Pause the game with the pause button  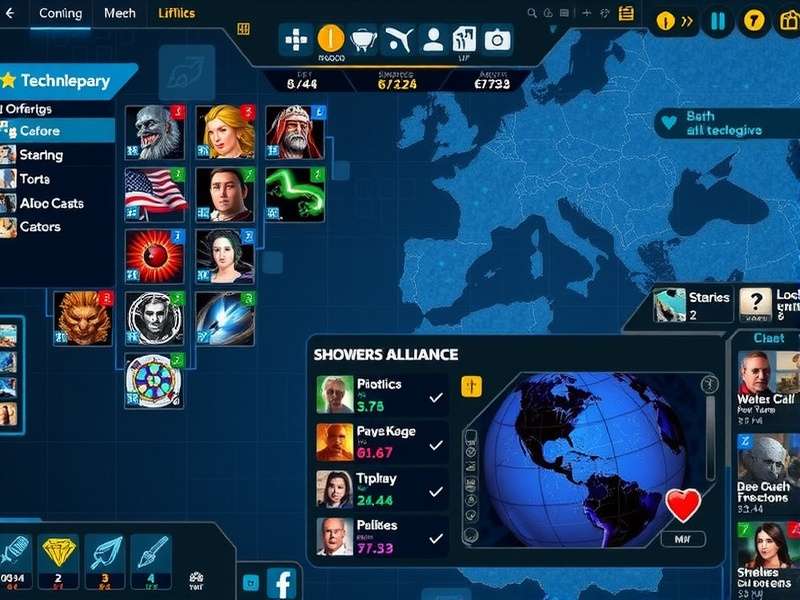point(717,20)
